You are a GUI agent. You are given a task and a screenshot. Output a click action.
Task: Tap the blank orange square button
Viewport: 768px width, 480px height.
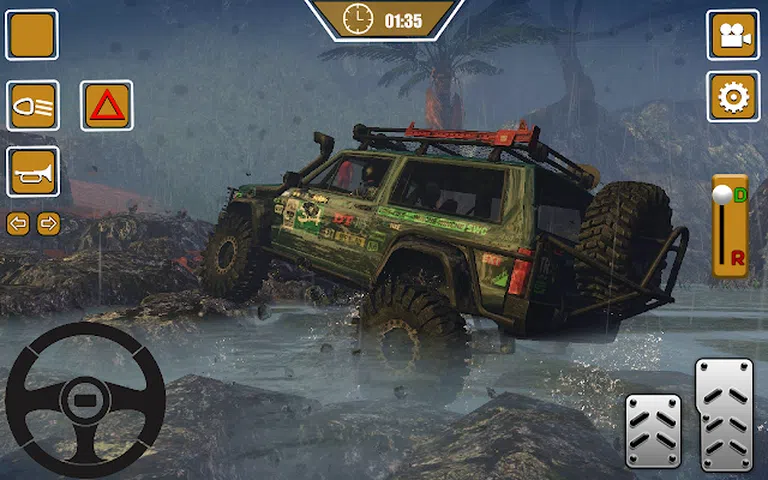[x=32, y=35]
